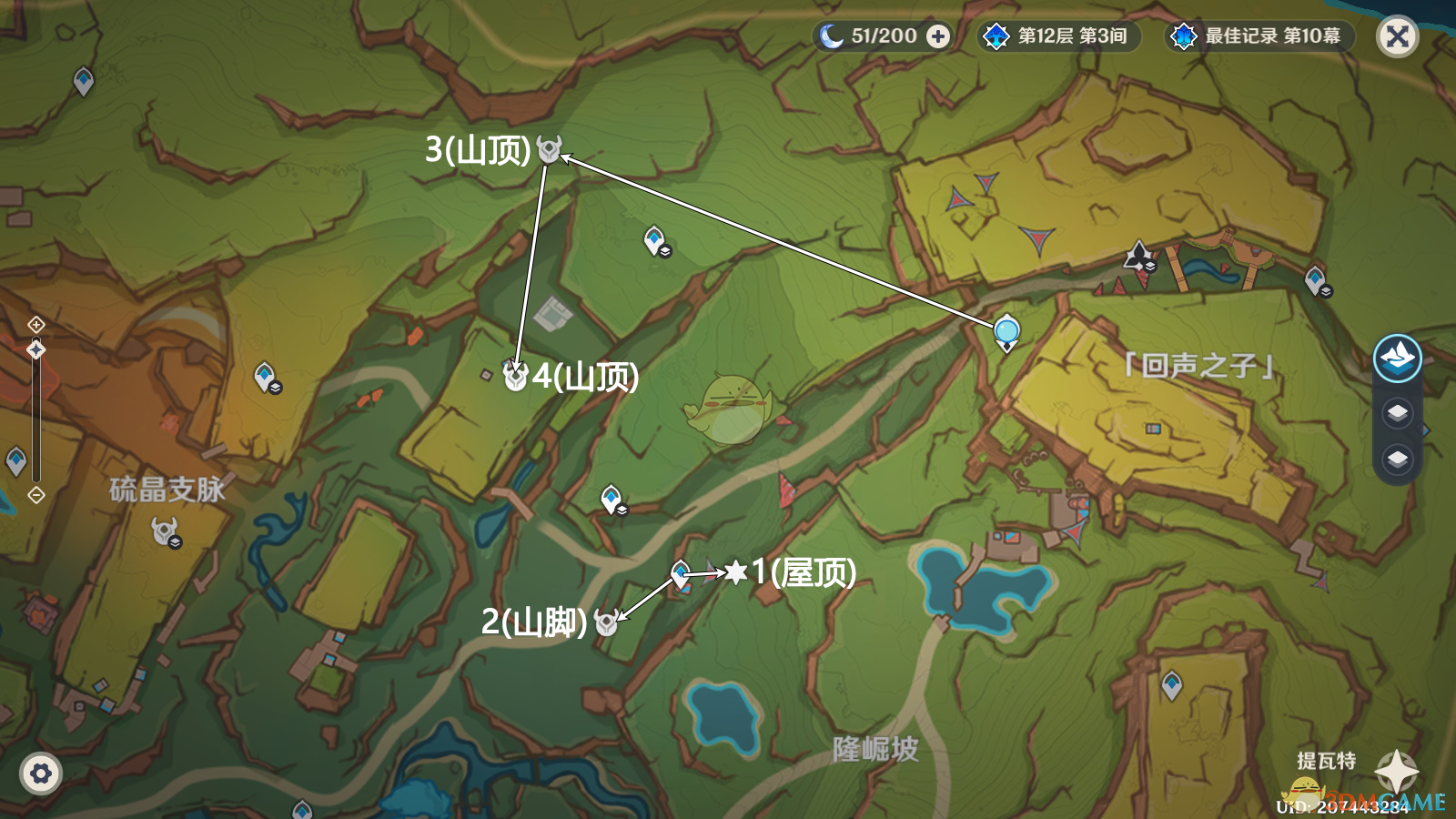
Task: Open the 最佳记录 第10幕 record shortcut
Action: [1260, 36]
